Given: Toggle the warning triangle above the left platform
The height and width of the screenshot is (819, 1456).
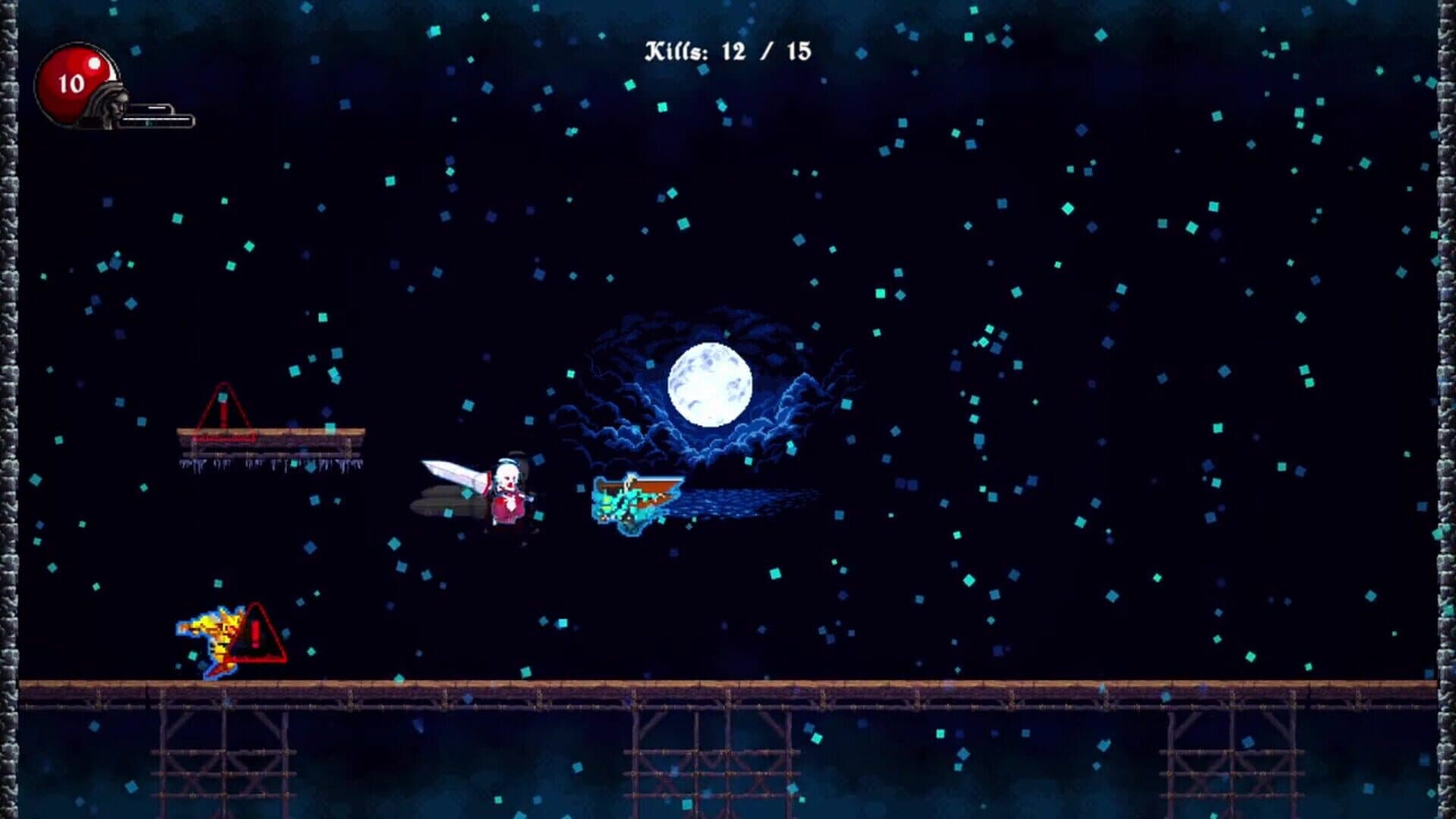Looking at the screenshot, I should (x=222, y=409).
